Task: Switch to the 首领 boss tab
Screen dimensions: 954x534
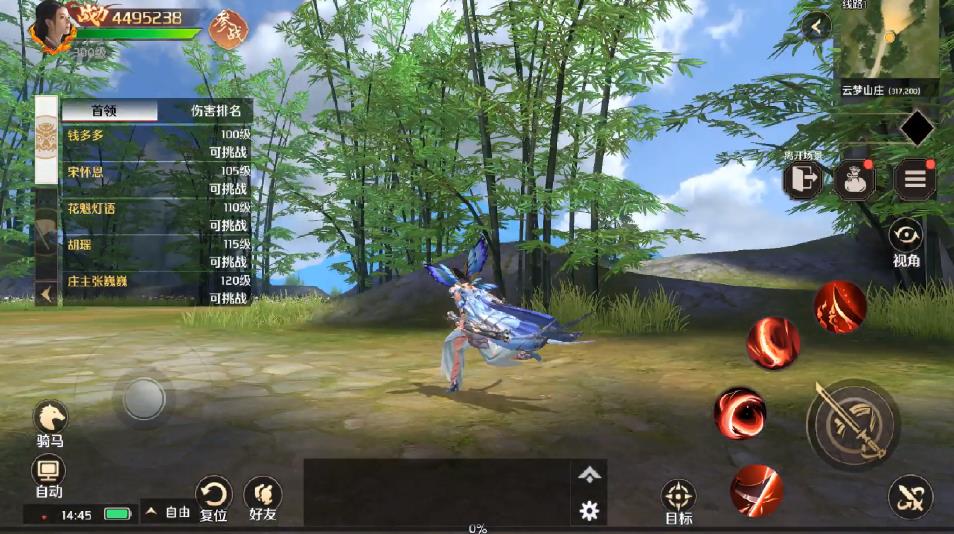Action: pos(110,110)
